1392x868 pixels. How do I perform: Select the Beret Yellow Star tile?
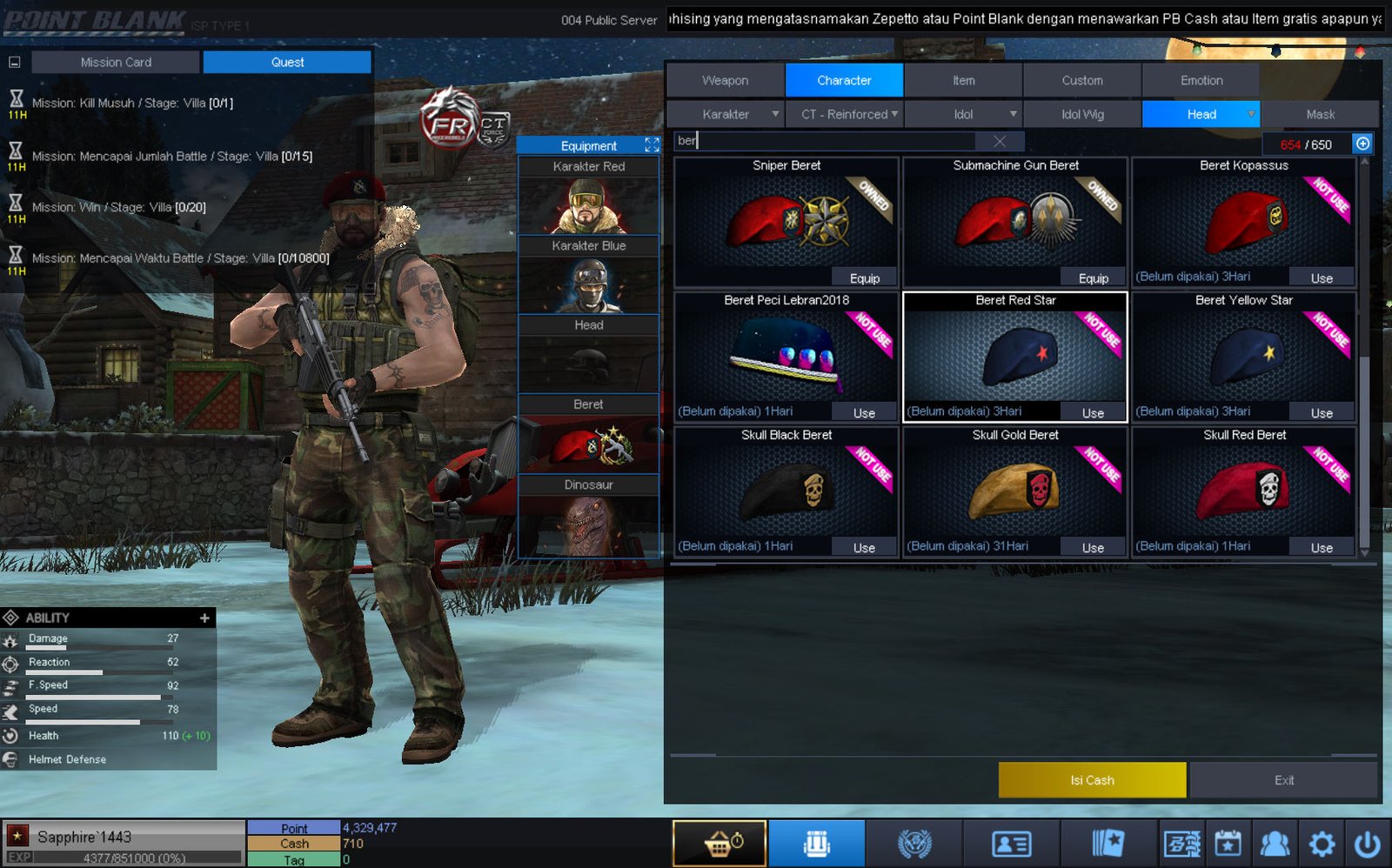(x=1243, y=356)
